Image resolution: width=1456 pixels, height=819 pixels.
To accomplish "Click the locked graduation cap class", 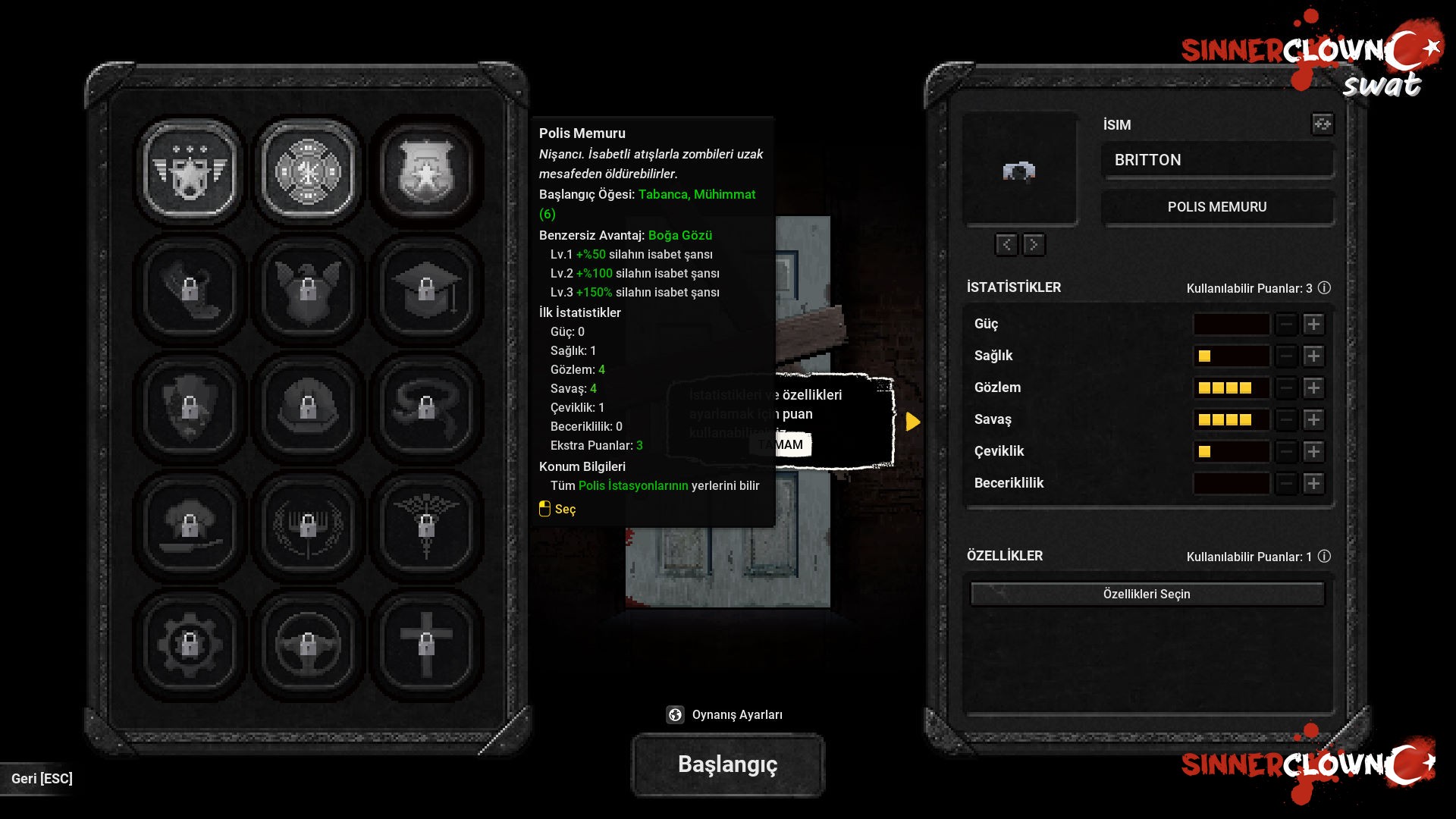I will tap(425, 289).
